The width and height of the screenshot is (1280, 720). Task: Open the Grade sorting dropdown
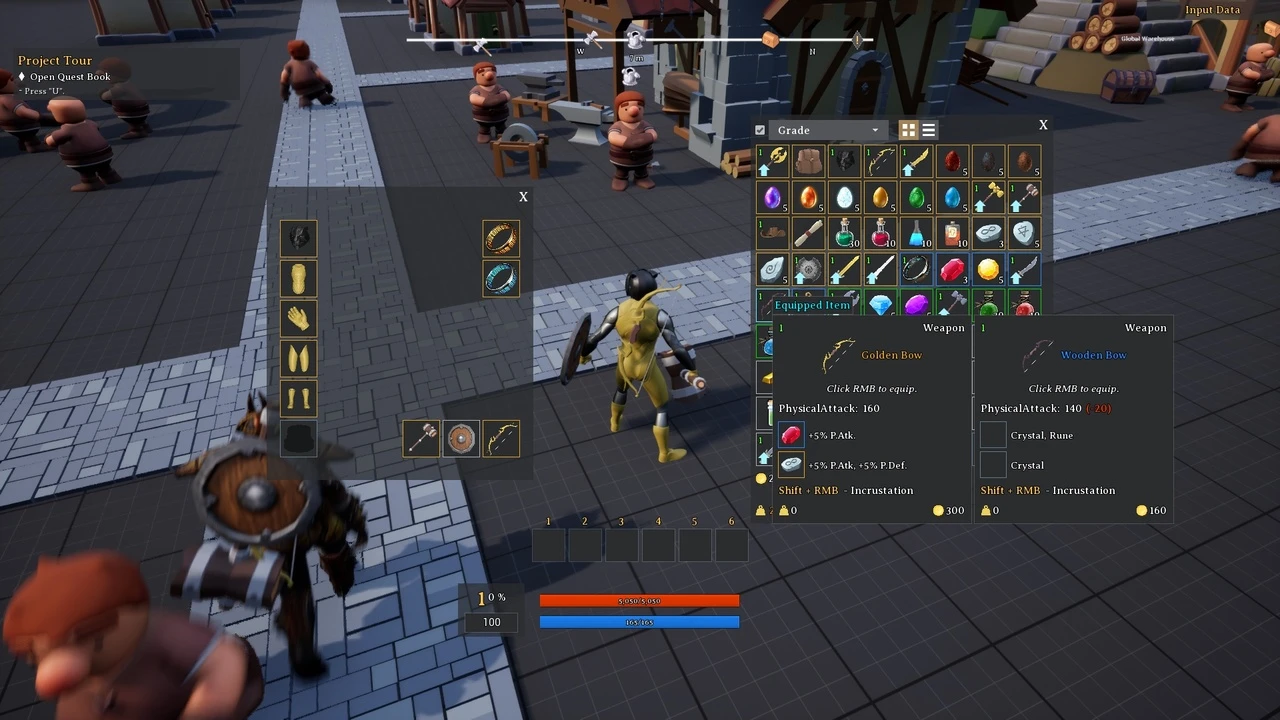826,130
